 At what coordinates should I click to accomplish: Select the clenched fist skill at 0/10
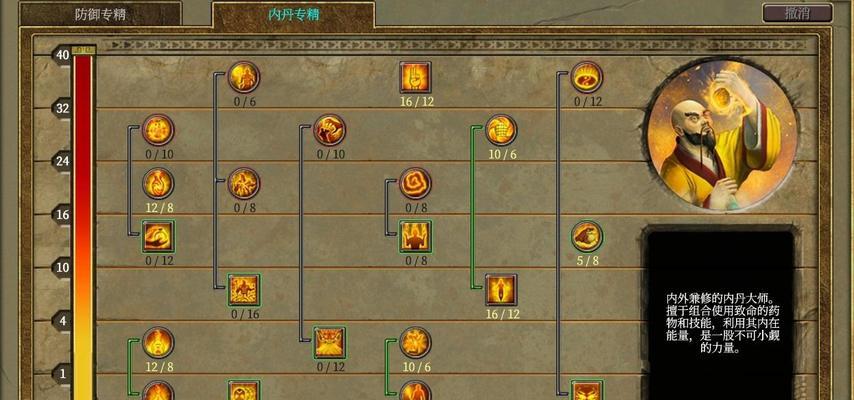(x=329, y=130)
